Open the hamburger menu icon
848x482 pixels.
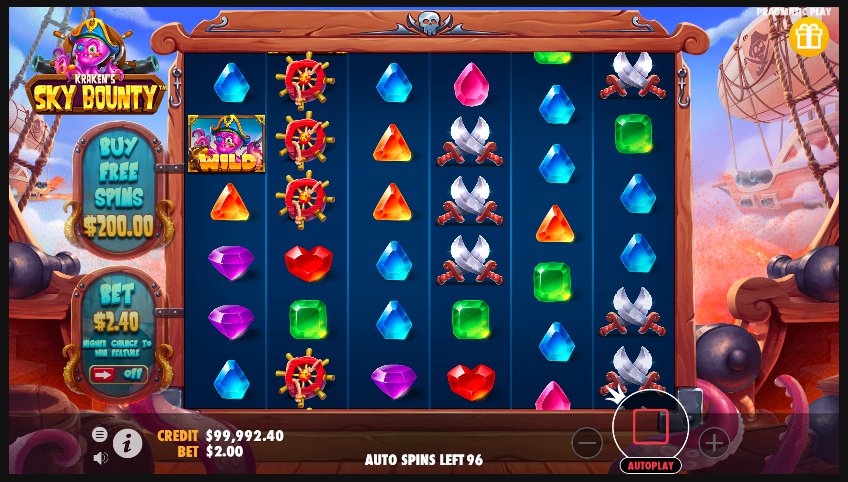[x=100, y=434]
